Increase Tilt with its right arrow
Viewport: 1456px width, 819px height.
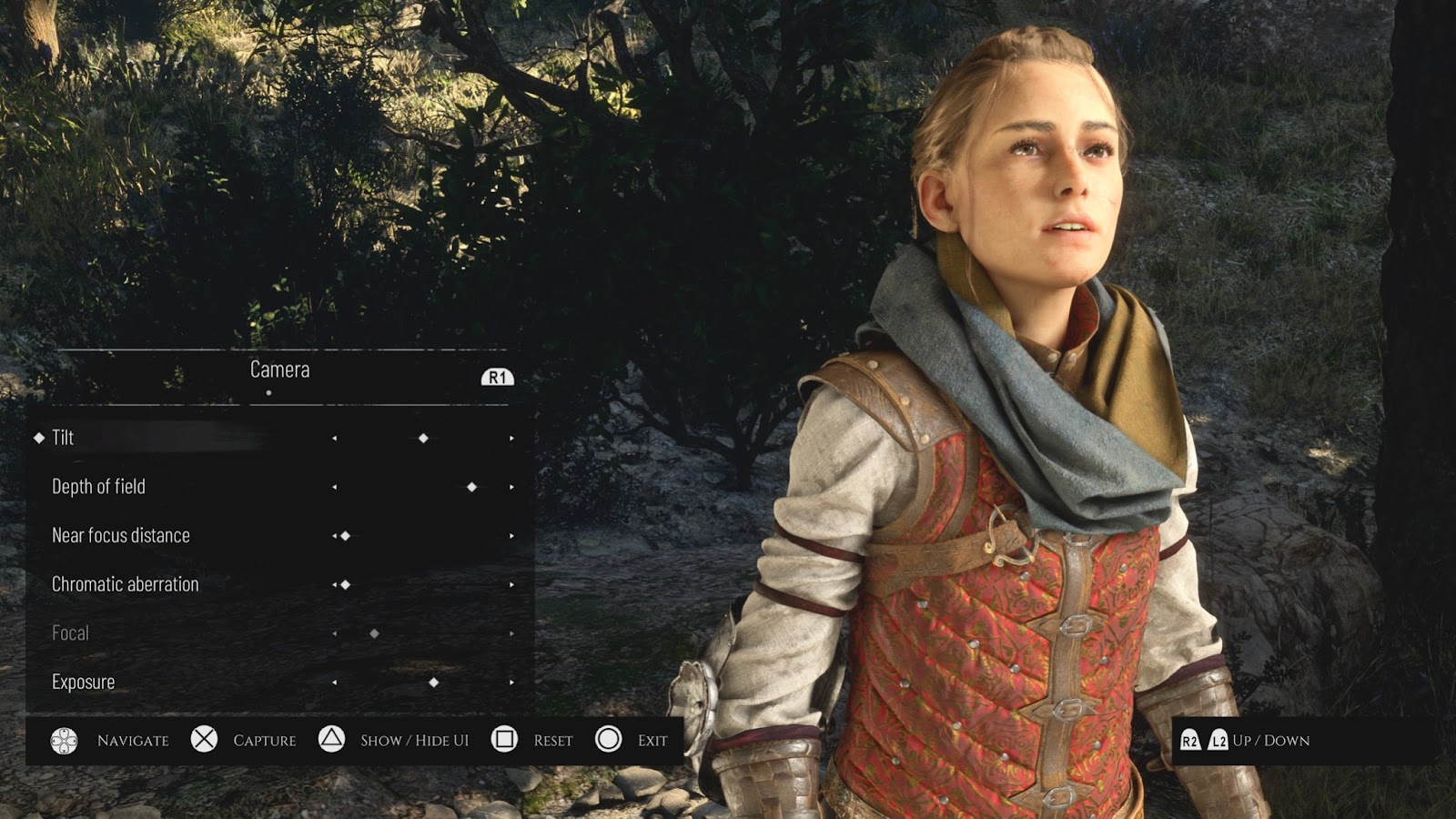point(511,439)
